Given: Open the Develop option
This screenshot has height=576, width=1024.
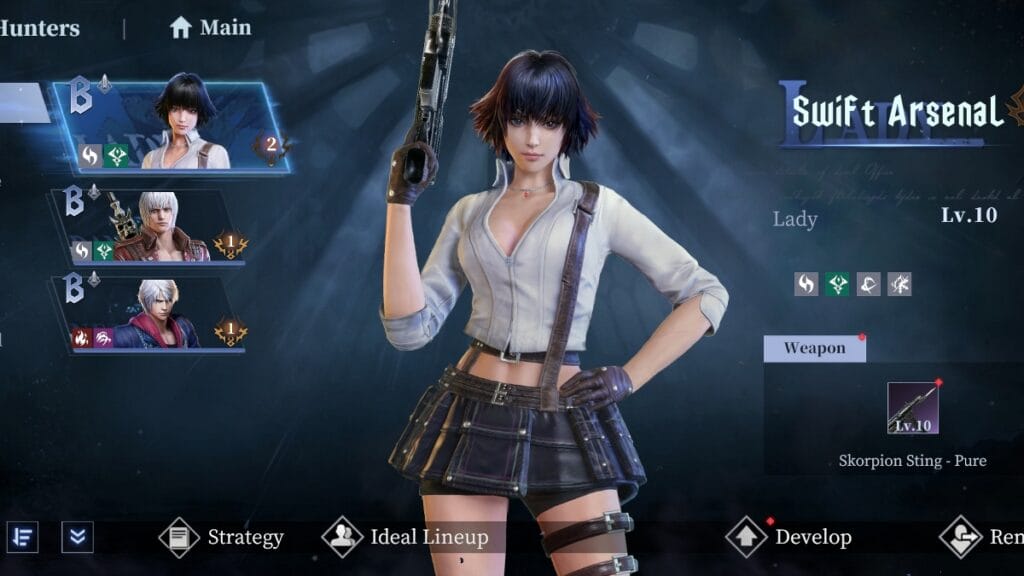Looking at the screenshot, I should 789,537.
